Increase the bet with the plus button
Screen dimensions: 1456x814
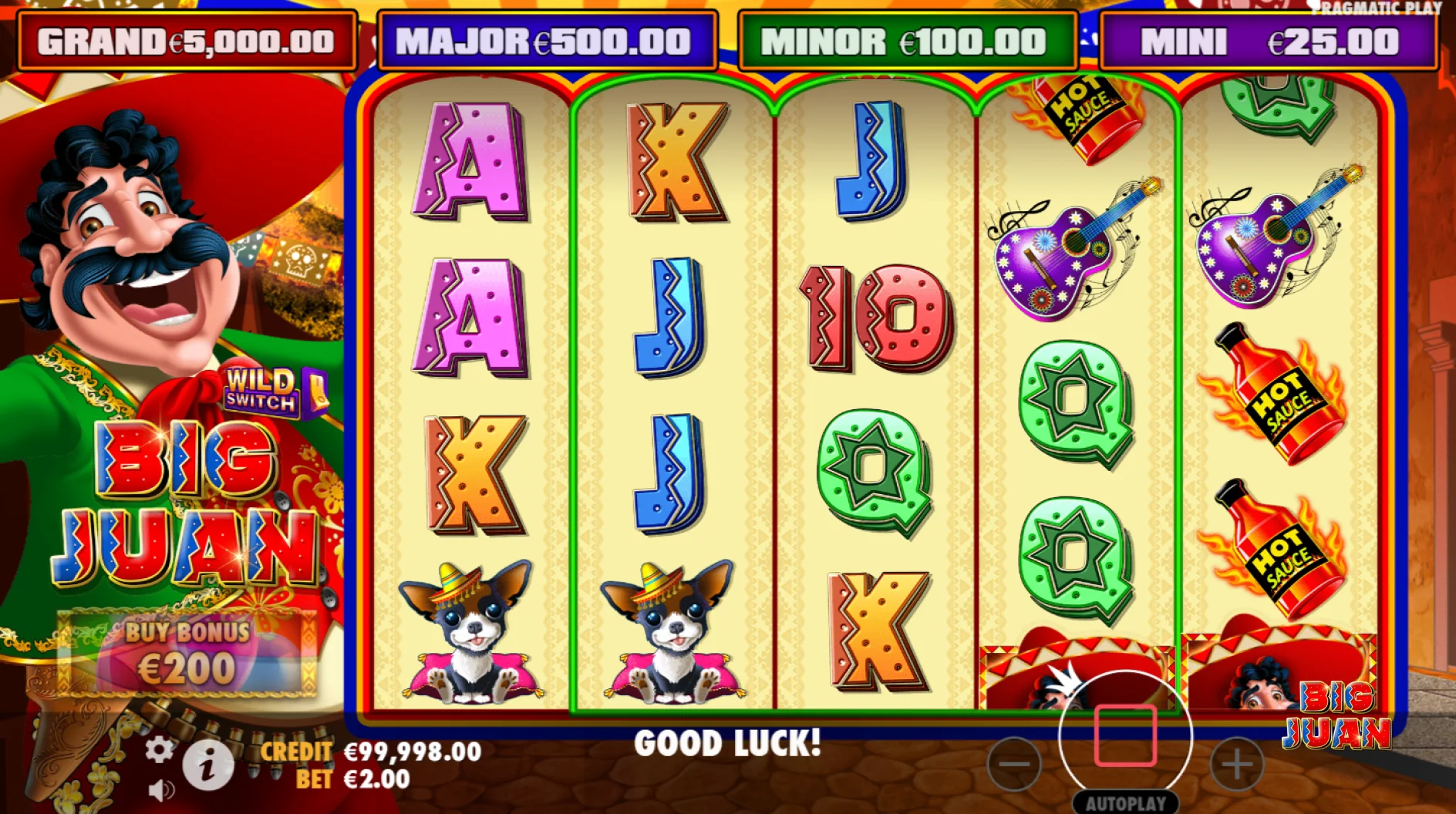tap(1236, 764)
